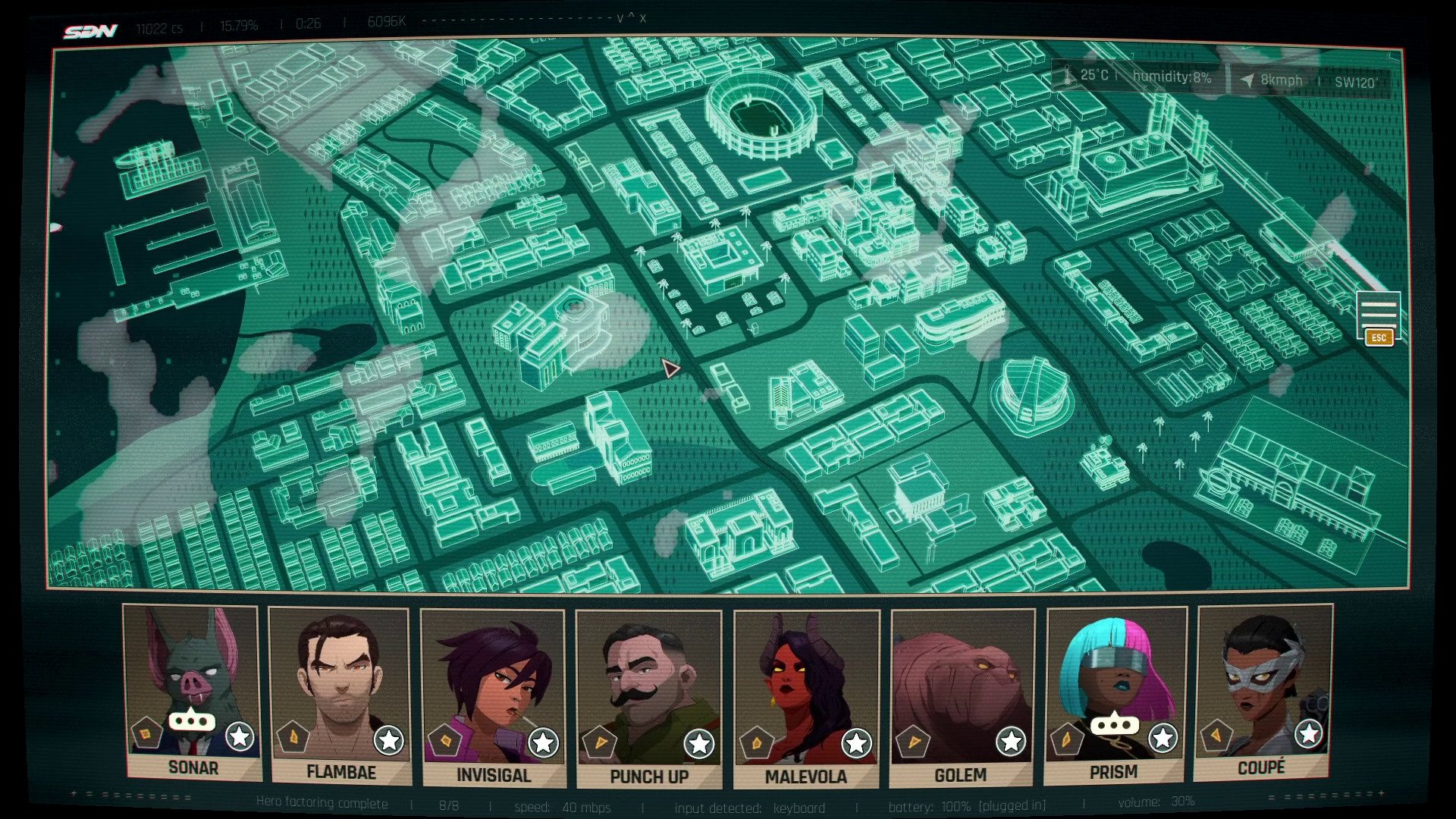Screen dimensions: 1456x819
Task: Open Sonar's speech bubble message
Action: pos(192,721)
